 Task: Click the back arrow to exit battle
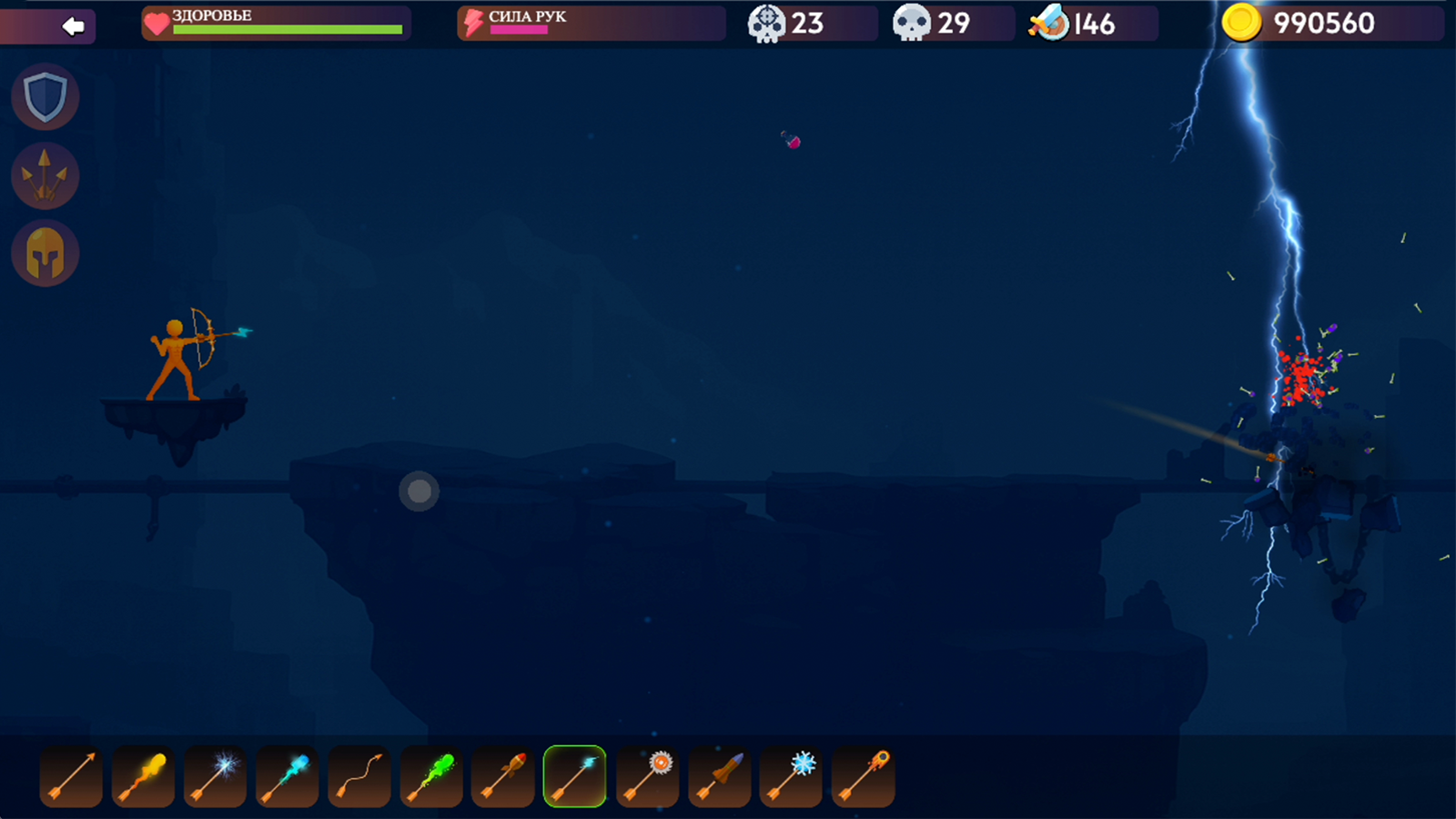71,25
